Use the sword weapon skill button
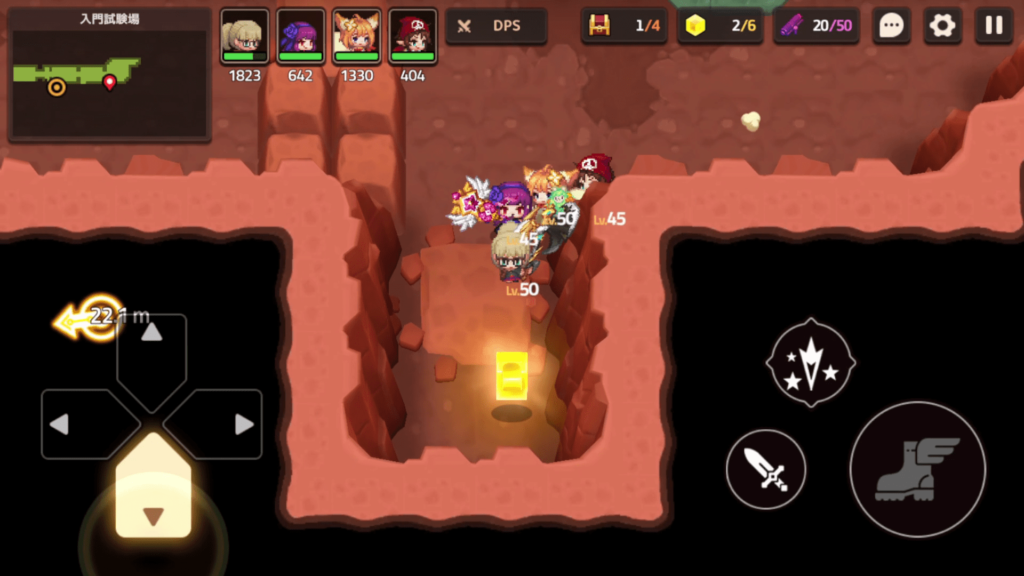 (x=766, y=468)
